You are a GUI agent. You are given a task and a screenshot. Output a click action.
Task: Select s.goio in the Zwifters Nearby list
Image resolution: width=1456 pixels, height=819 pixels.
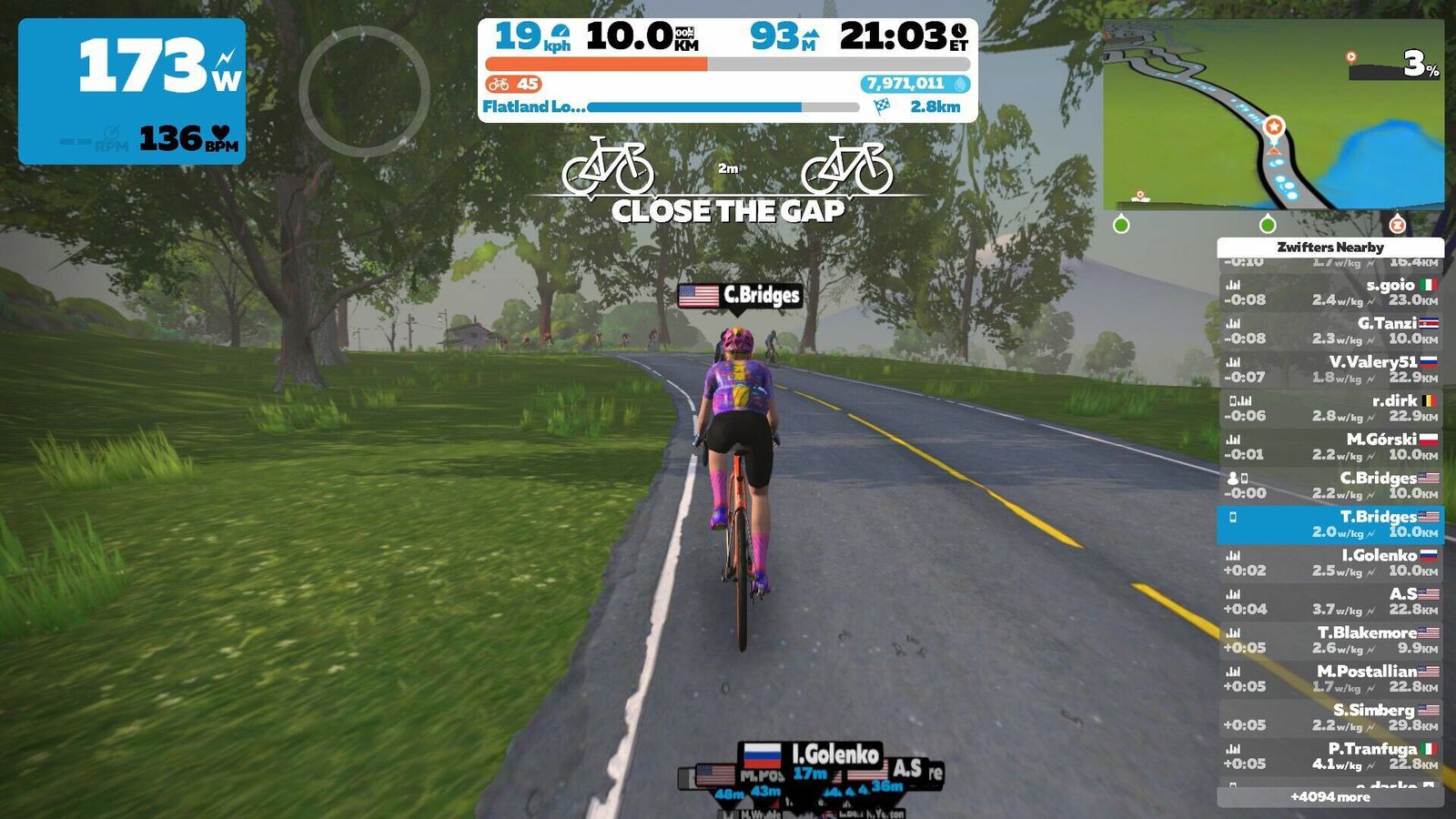[1330, 292]
